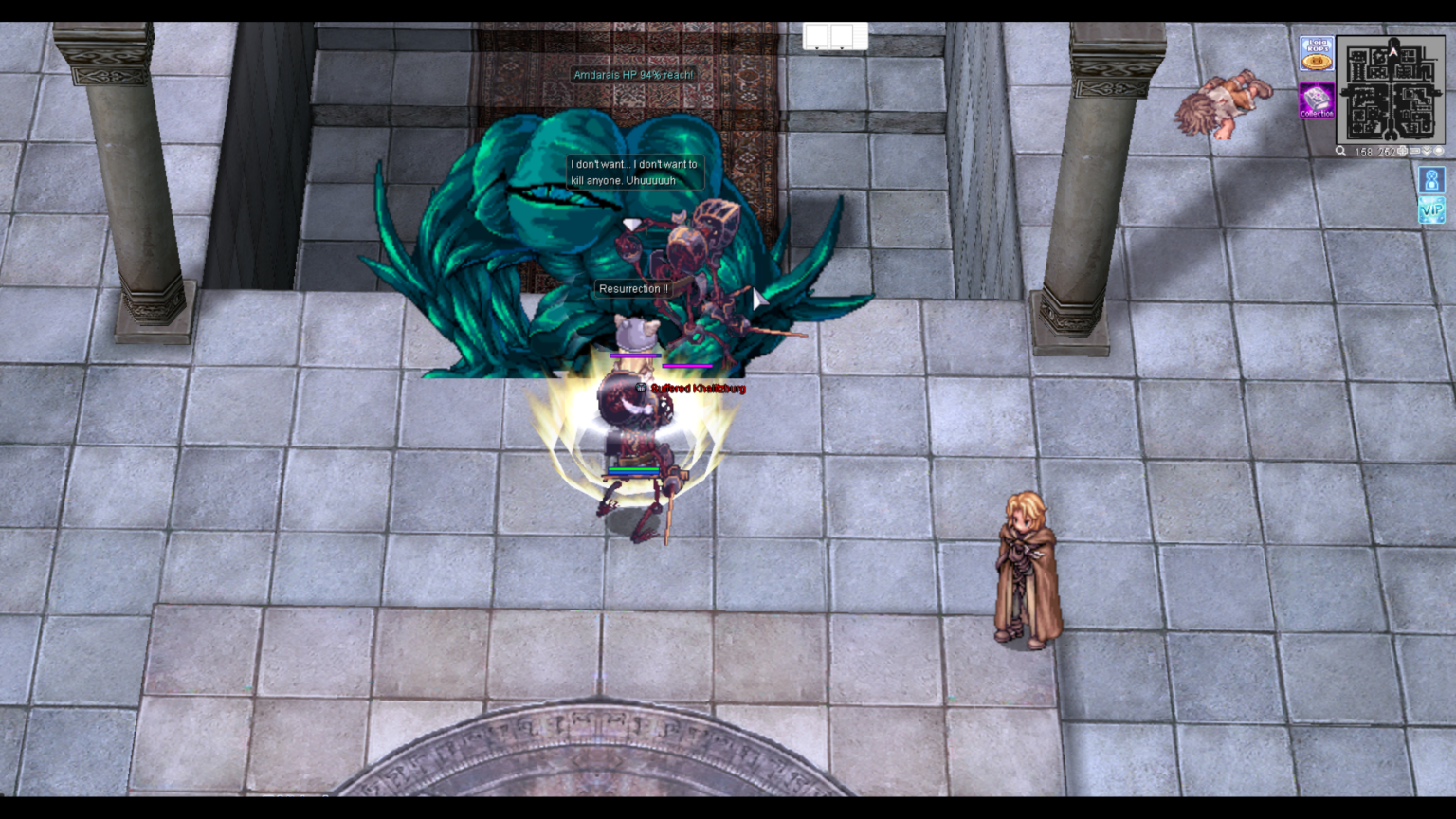Open the blue character figure icon
Viewport: 1456px width, 819px height.
[x=1431, y=179]
